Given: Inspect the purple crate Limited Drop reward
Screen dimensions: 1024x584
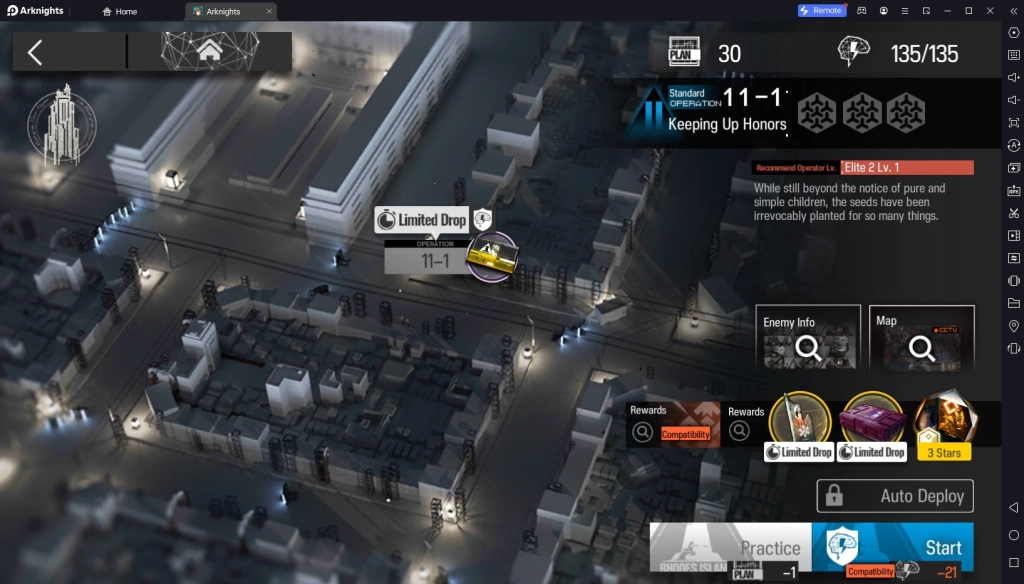Looking at the screenshot, I should click(x=871, y=421).
